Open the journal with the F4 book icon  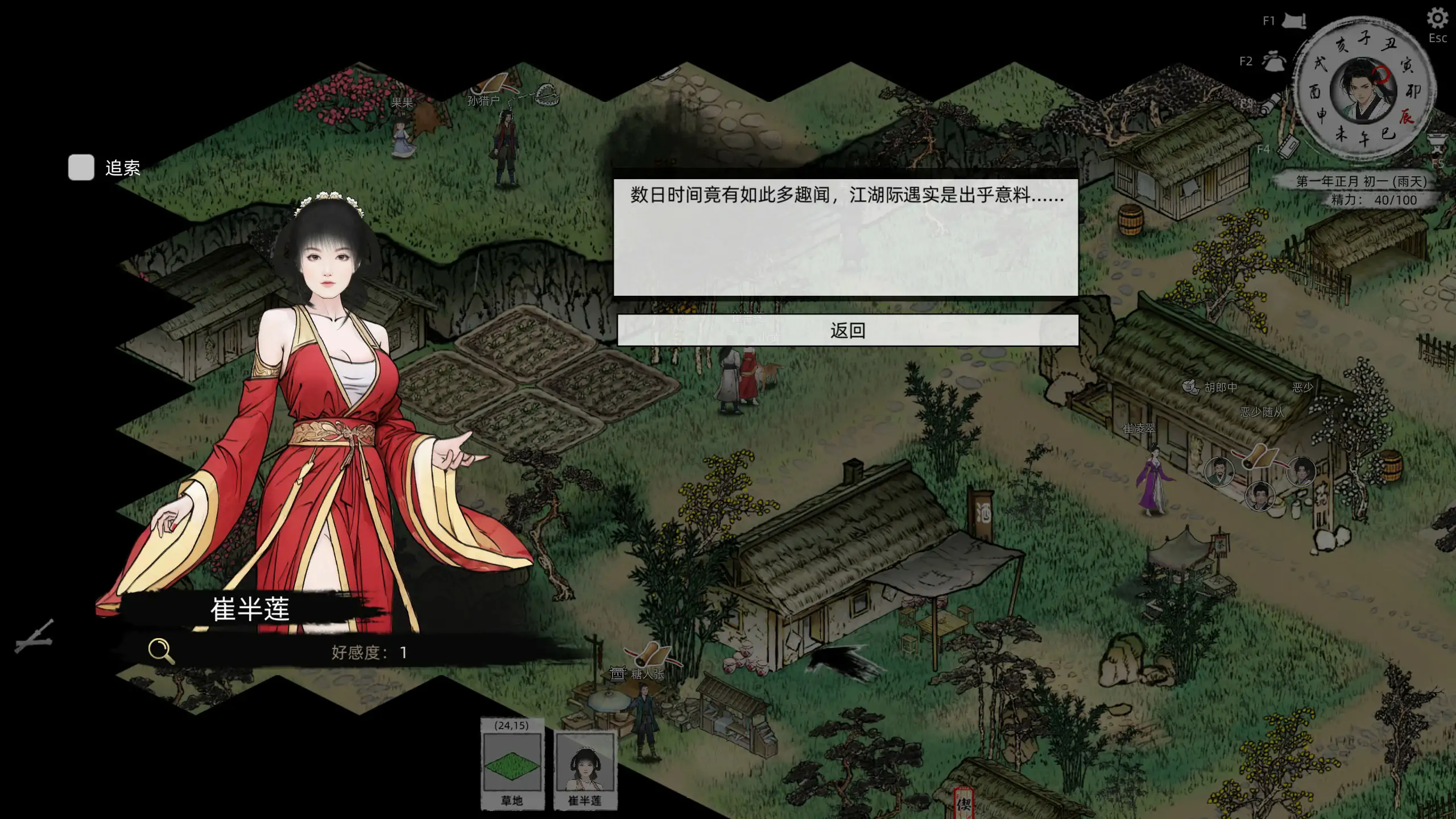coord(1287,147)
